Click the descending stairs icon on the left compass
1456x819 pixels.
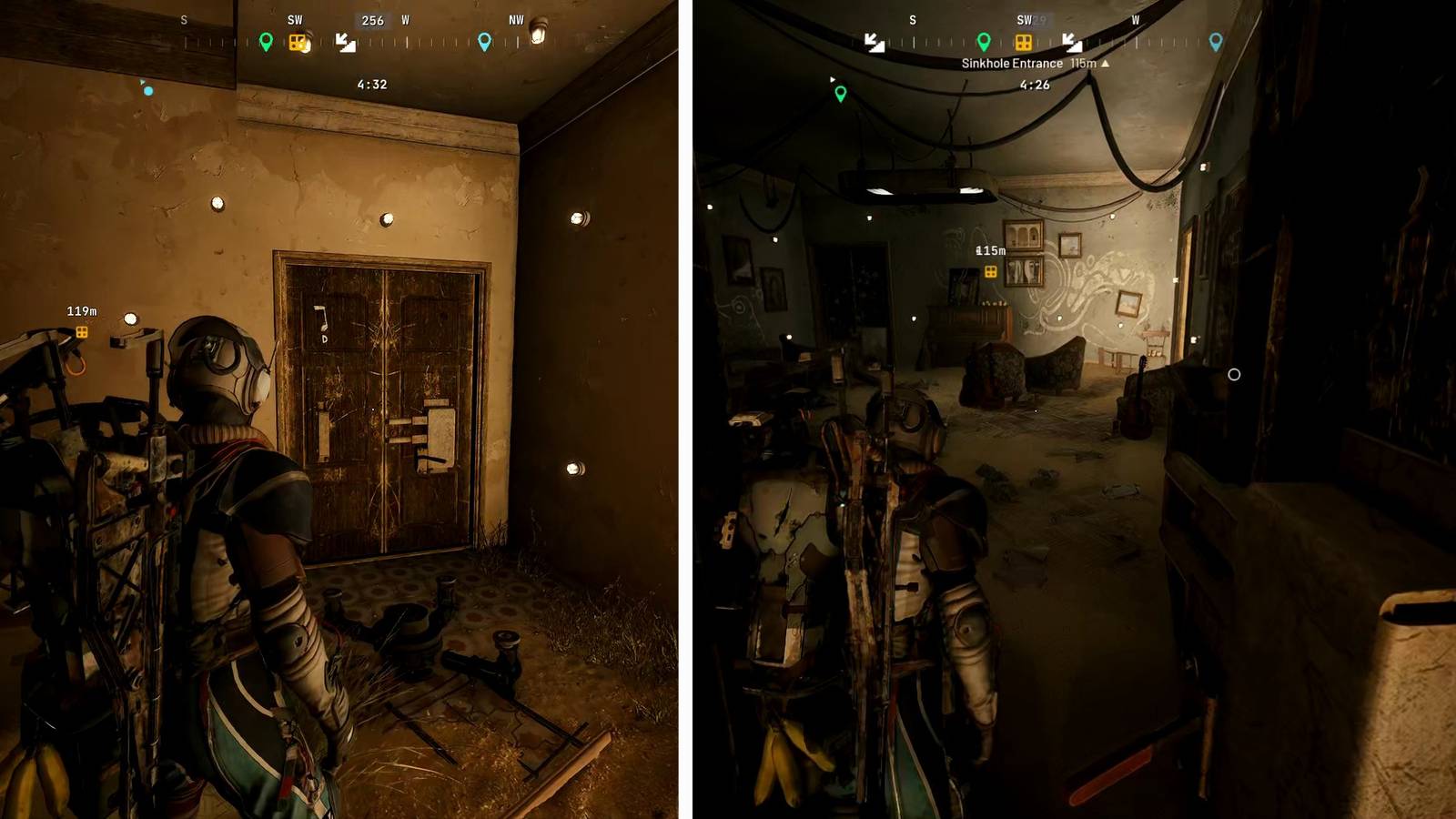pos(346,43)
